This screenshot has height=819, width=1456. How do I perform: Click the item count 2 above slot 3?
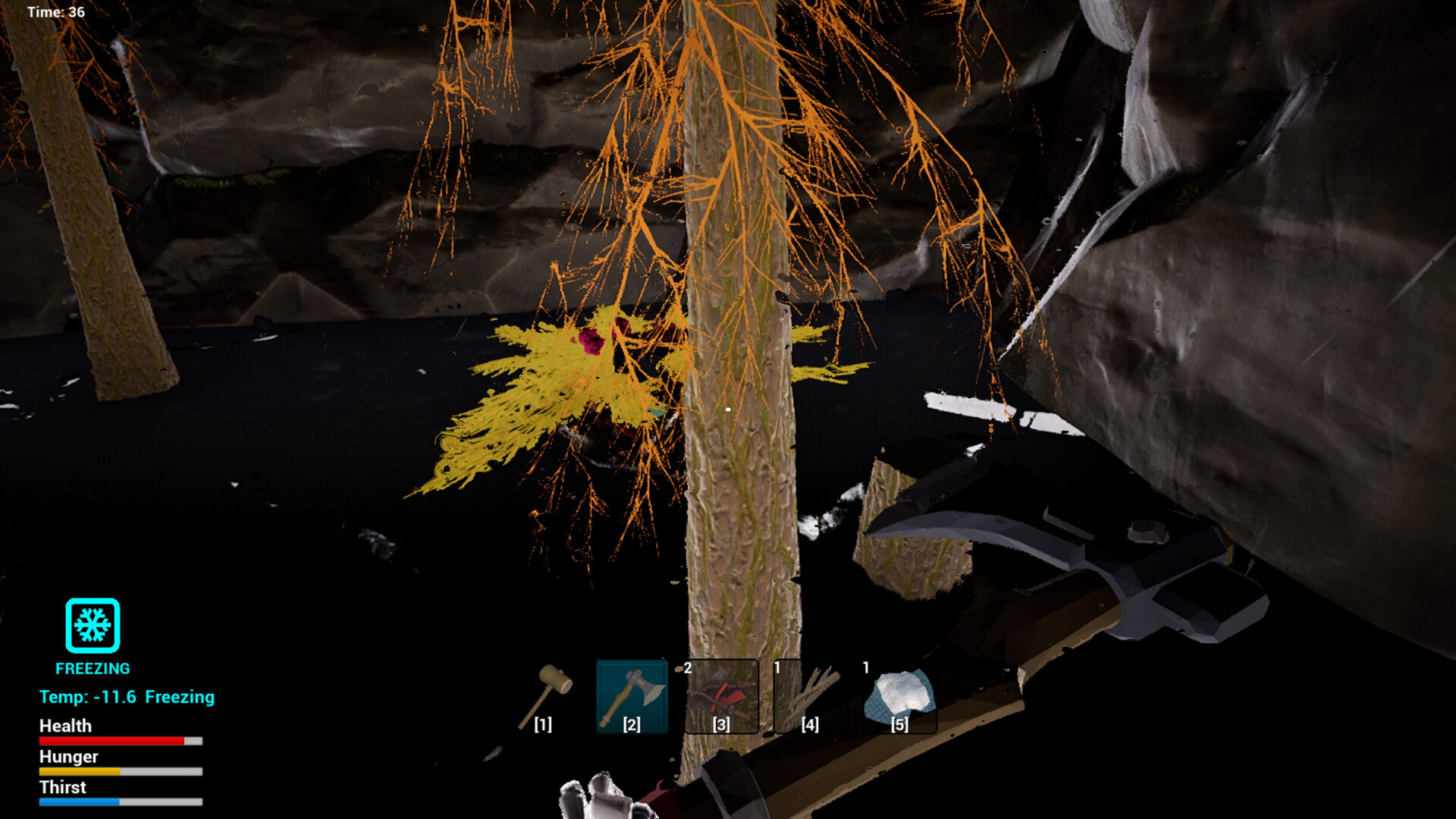[x=687, y=667]
